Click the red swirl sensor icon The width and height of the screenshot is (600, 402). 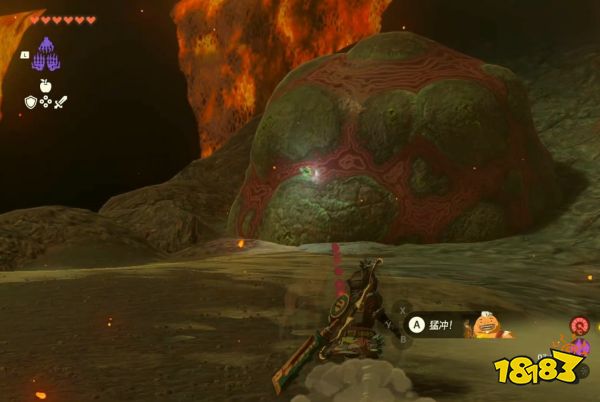click(x=579, y=324)
